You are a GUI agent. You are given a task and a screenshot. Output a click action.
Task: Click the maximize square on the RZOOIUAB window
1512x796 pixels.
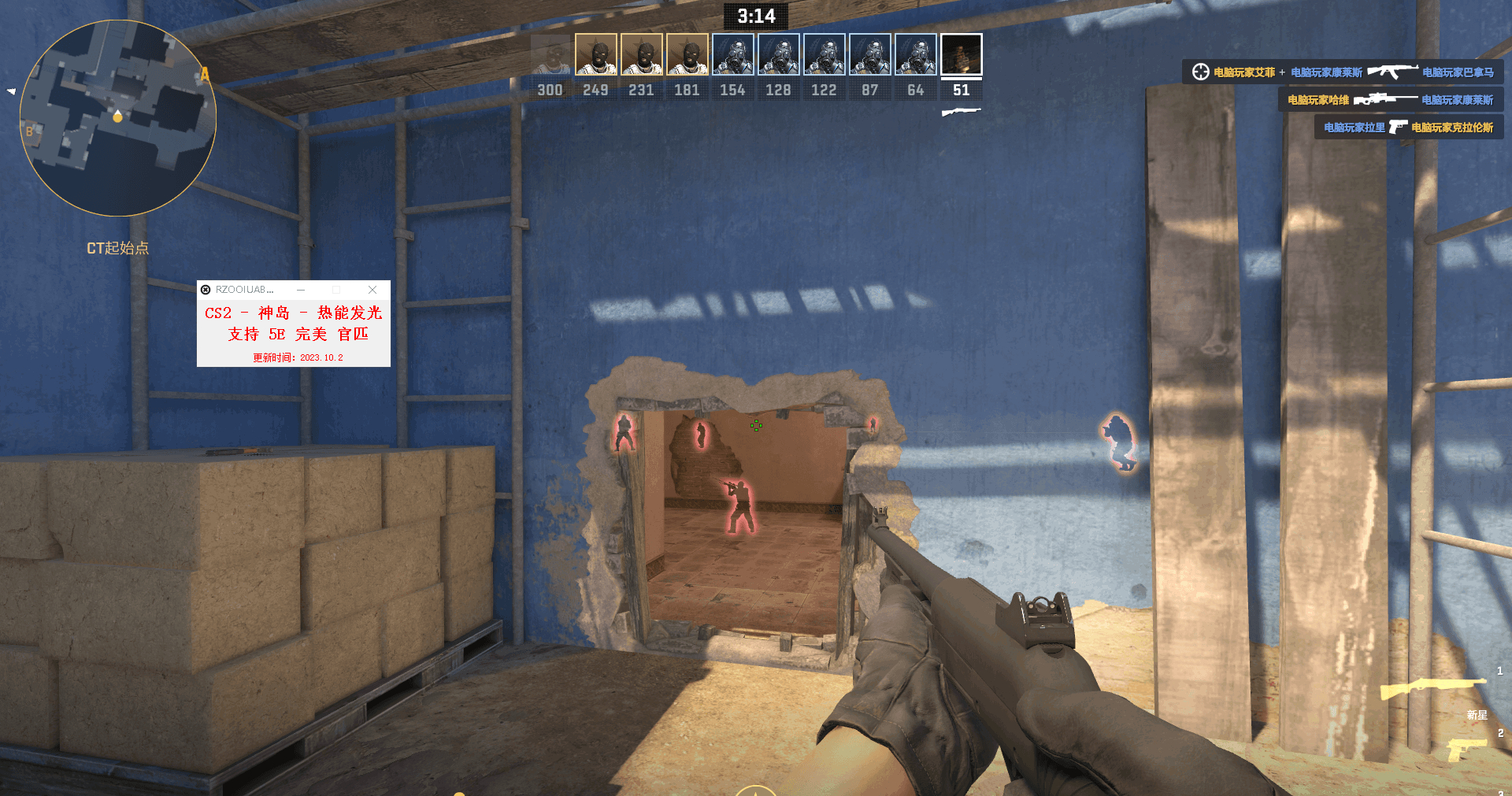(337, 289)
